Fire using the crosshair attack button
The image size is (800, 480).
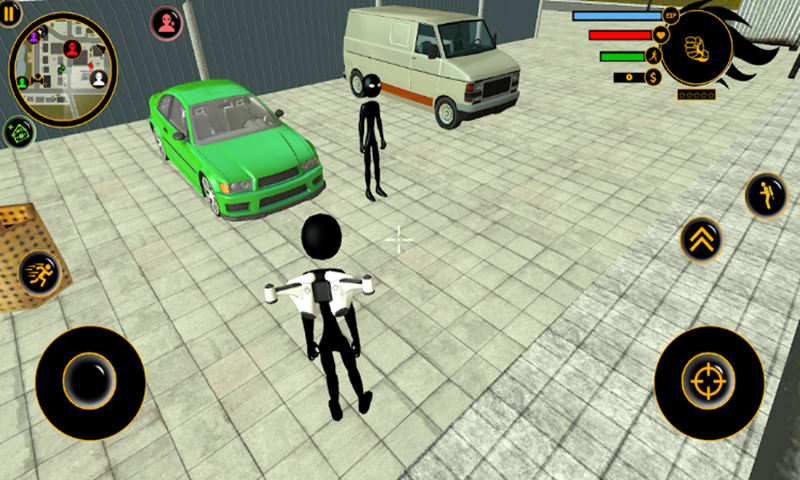point(709,382)
